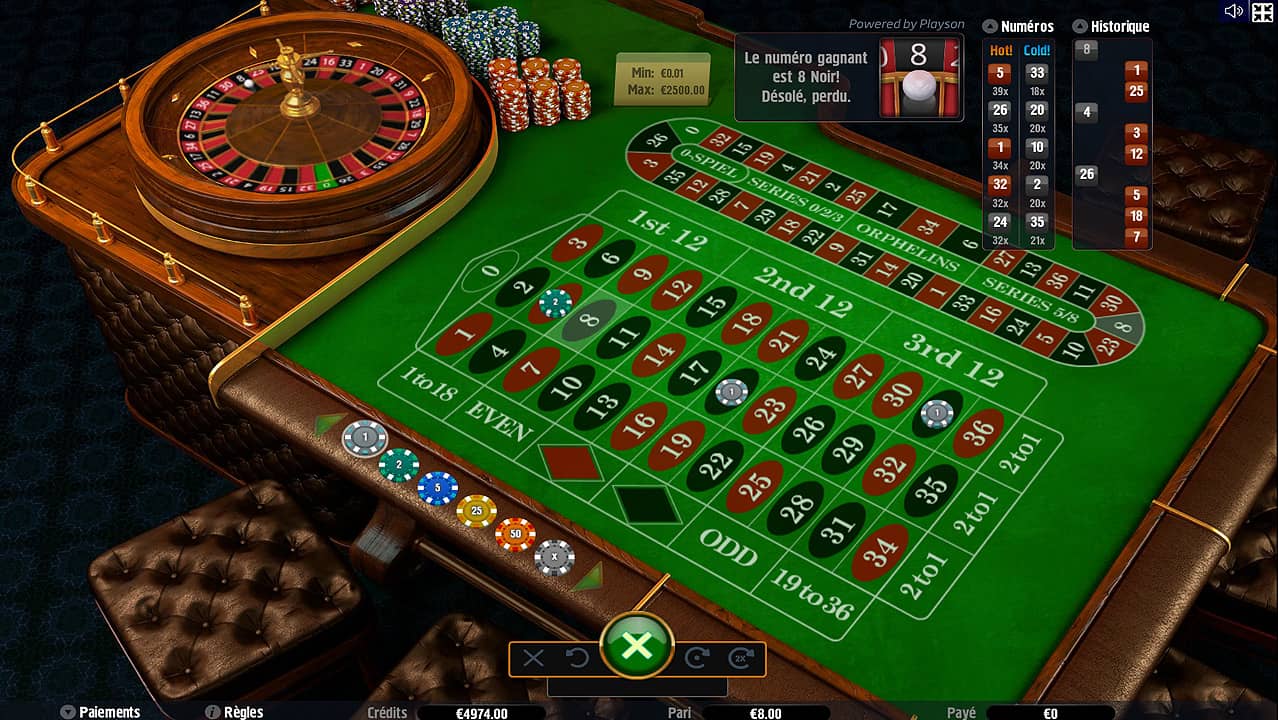1278x720 pixels.
Task: Place a bet on the red diamond
Action: pyautogui.click(x=570, y=461)
